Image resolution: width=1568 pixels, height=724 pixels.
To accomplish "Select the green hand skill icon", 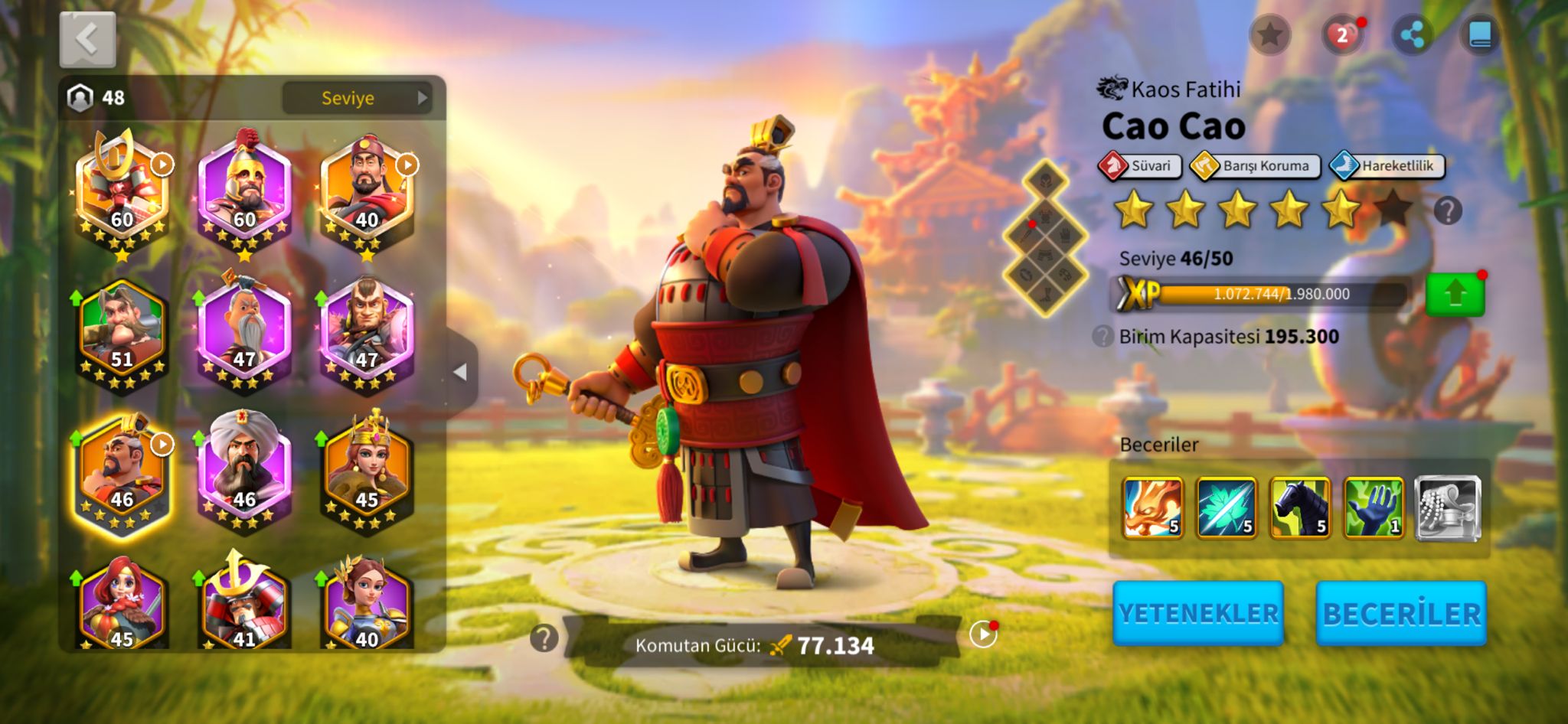I will point(1374,507).
